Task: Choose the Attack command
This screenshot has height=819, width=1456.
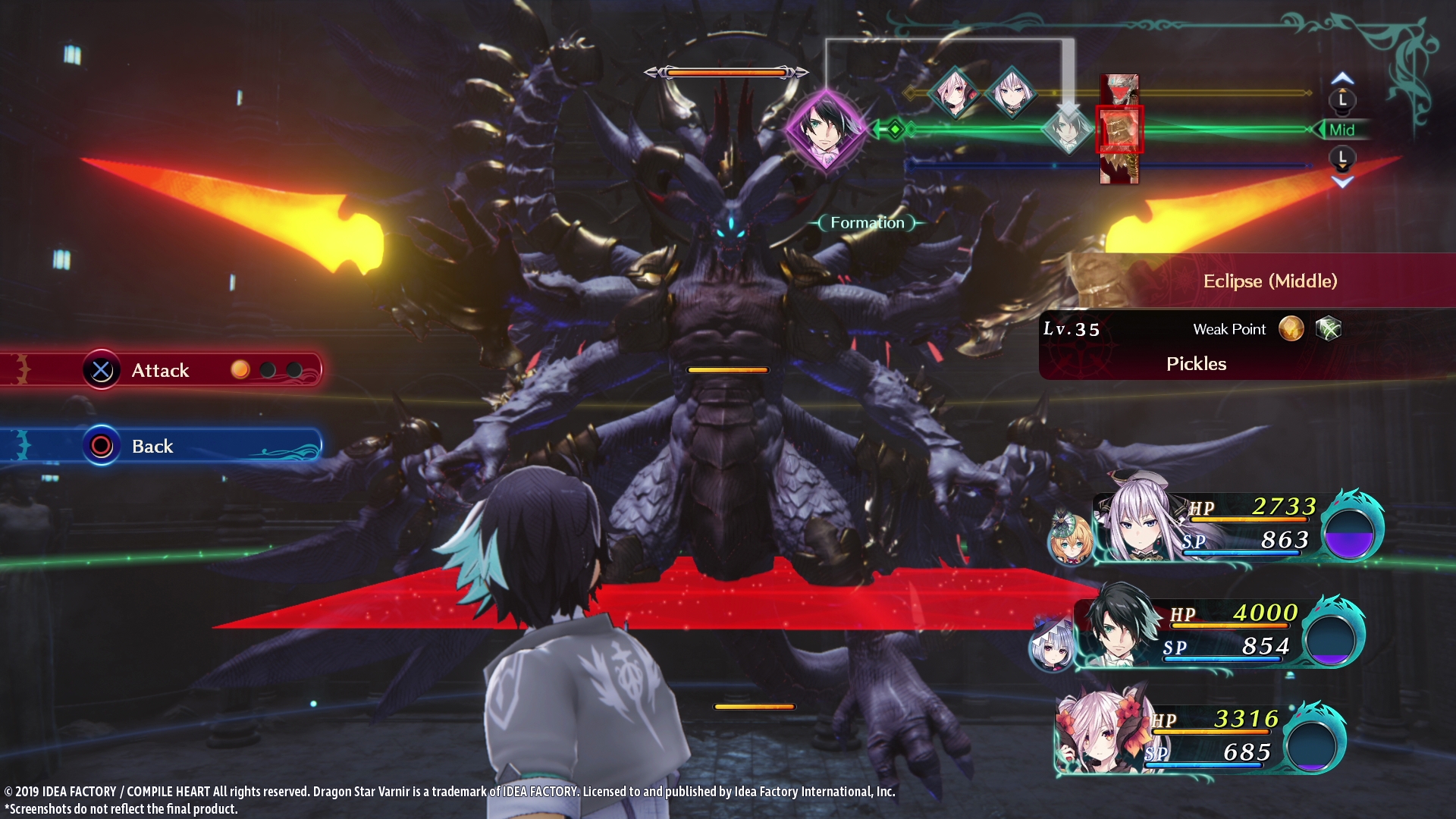Action: [161, 370]
